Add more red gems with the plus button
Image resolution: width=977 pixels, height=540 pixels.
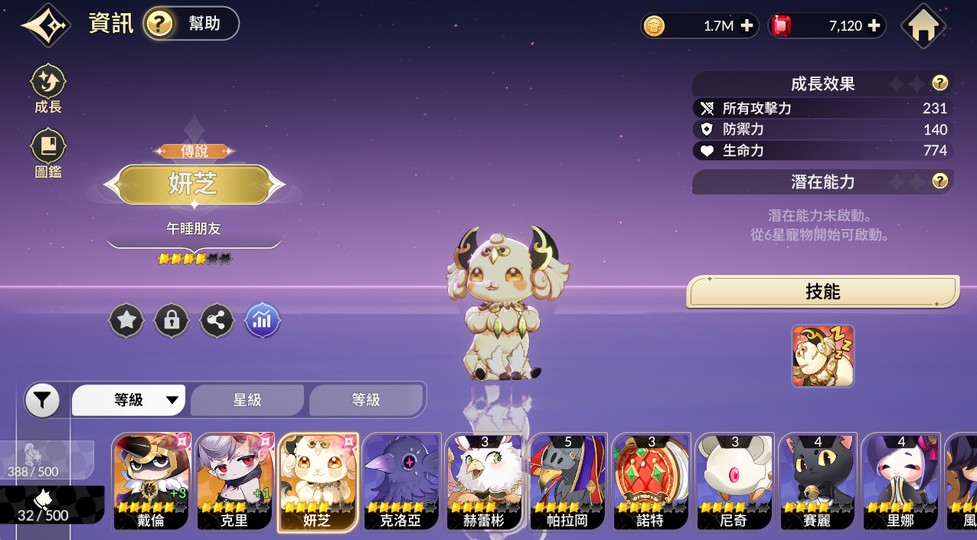(875, 26)
